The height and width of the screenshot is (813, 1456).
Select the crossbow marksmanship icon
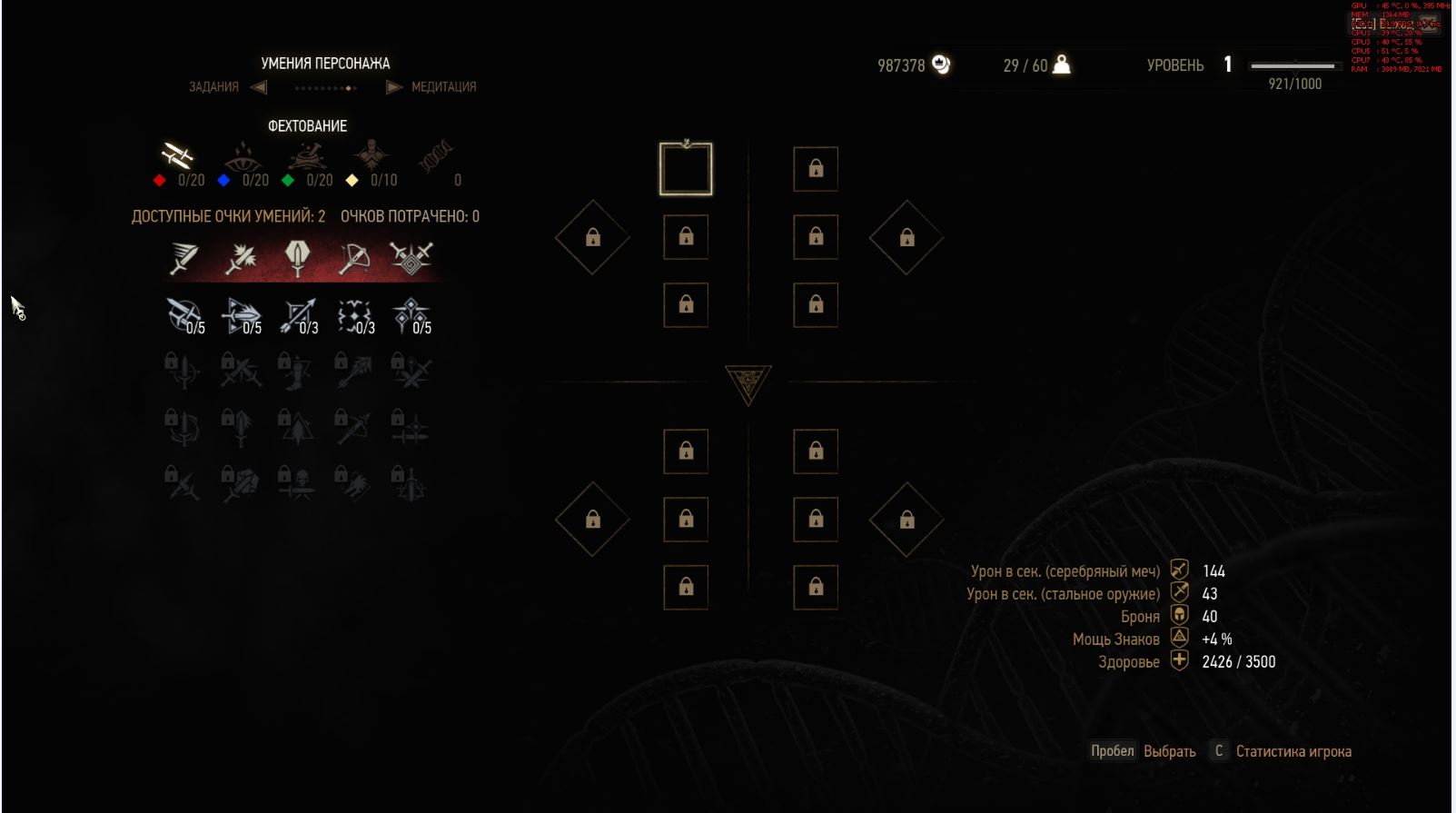point(353,259)
